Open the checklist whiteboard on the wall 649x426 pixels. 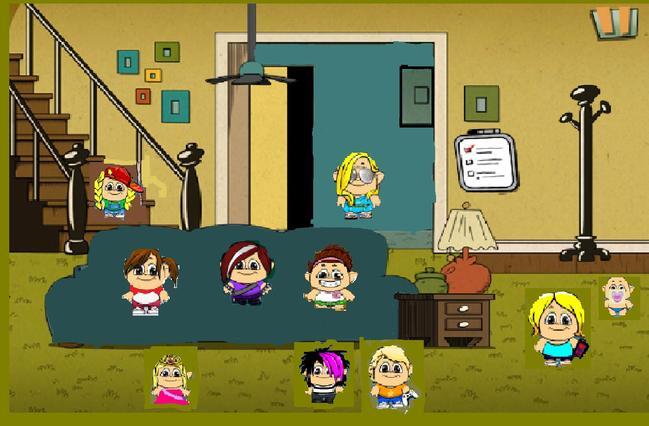pos(487,161)
